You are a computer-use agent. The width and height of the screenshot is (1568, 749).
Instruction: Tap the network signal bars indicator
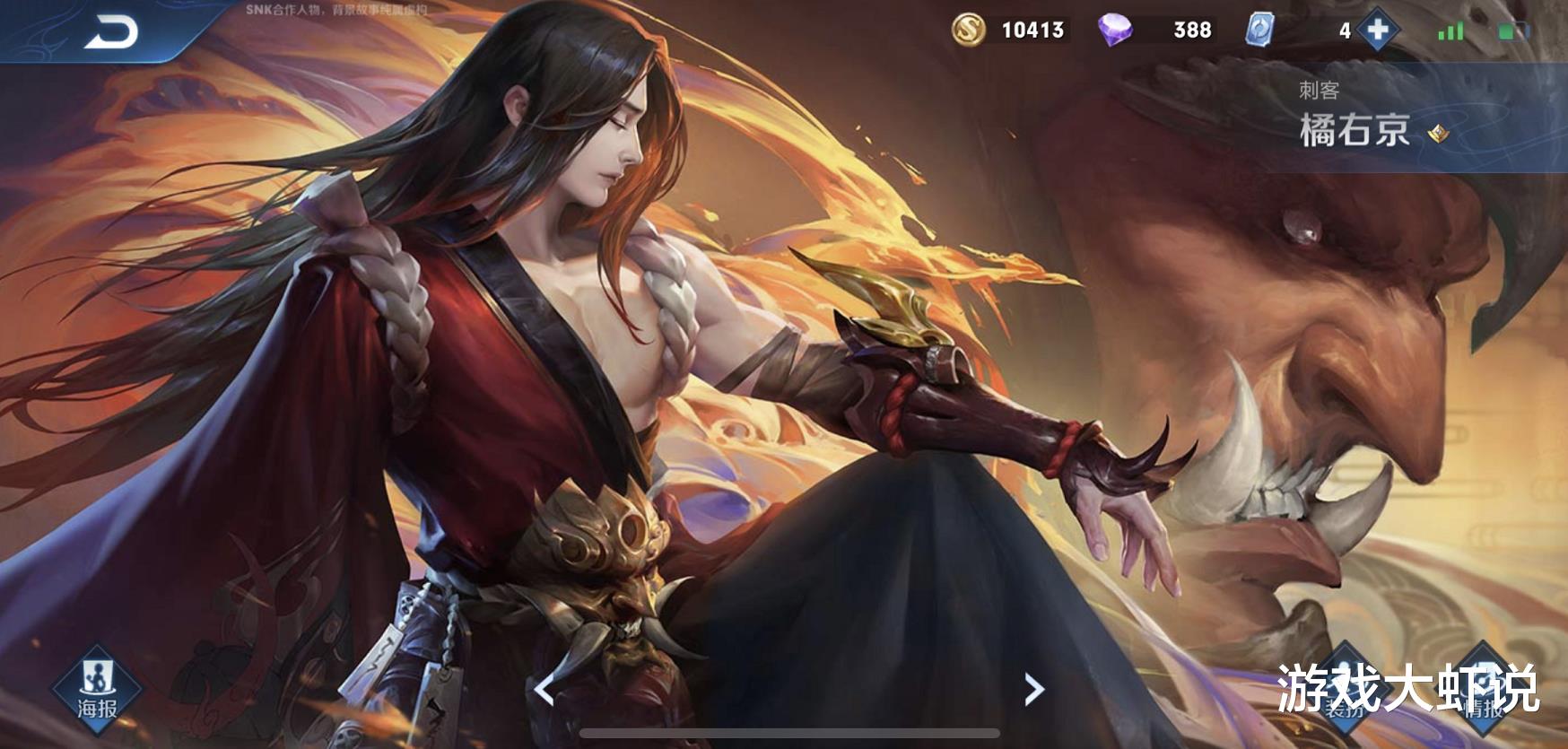[1451, 29]
